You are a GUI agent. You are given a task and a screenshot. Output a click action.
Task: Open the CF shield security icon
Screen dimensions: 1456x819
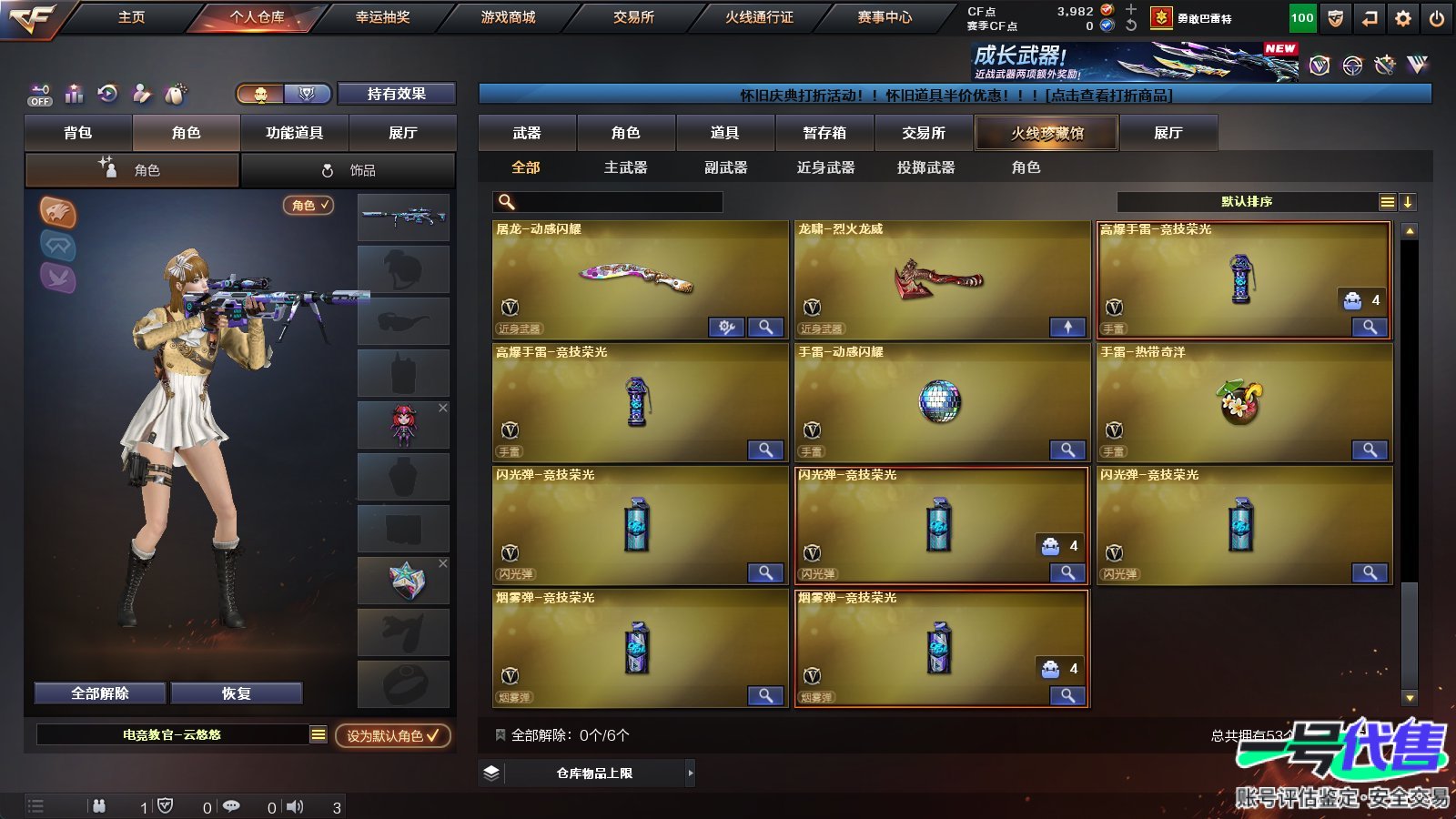pos(1335,18)
